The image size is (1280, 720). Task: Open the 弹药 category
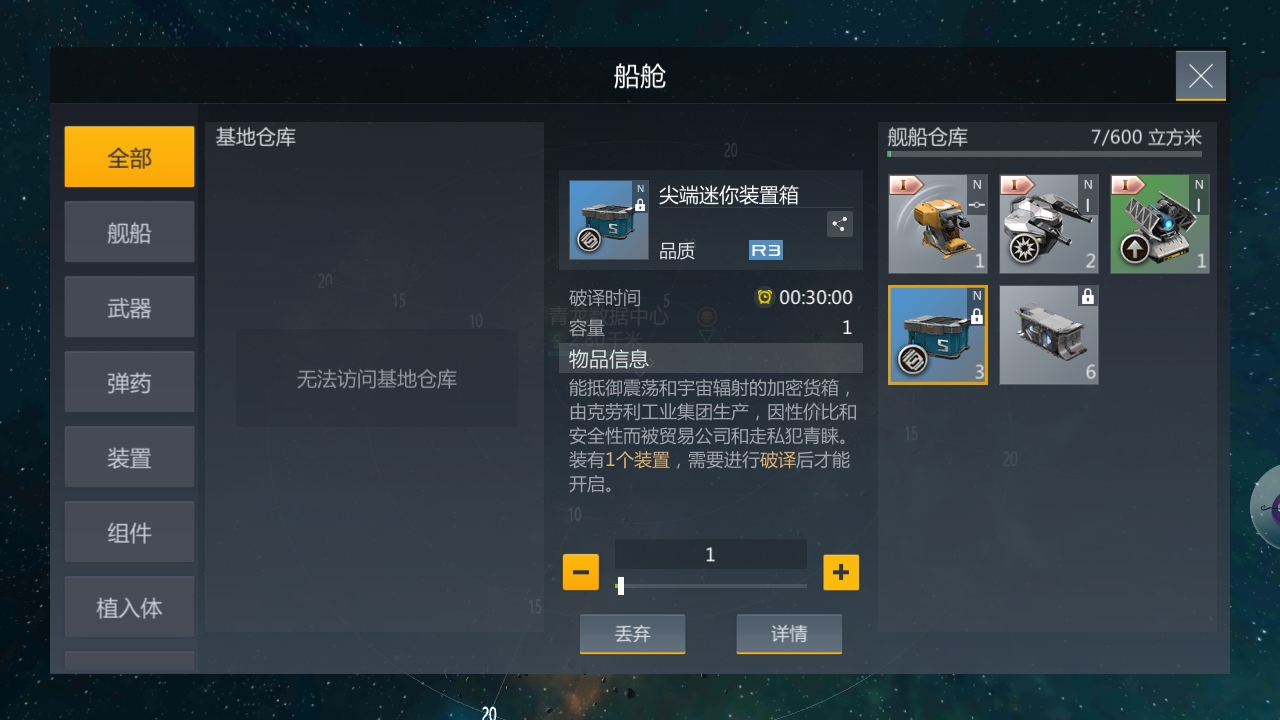pyautogui.click(x=129, y=381)
